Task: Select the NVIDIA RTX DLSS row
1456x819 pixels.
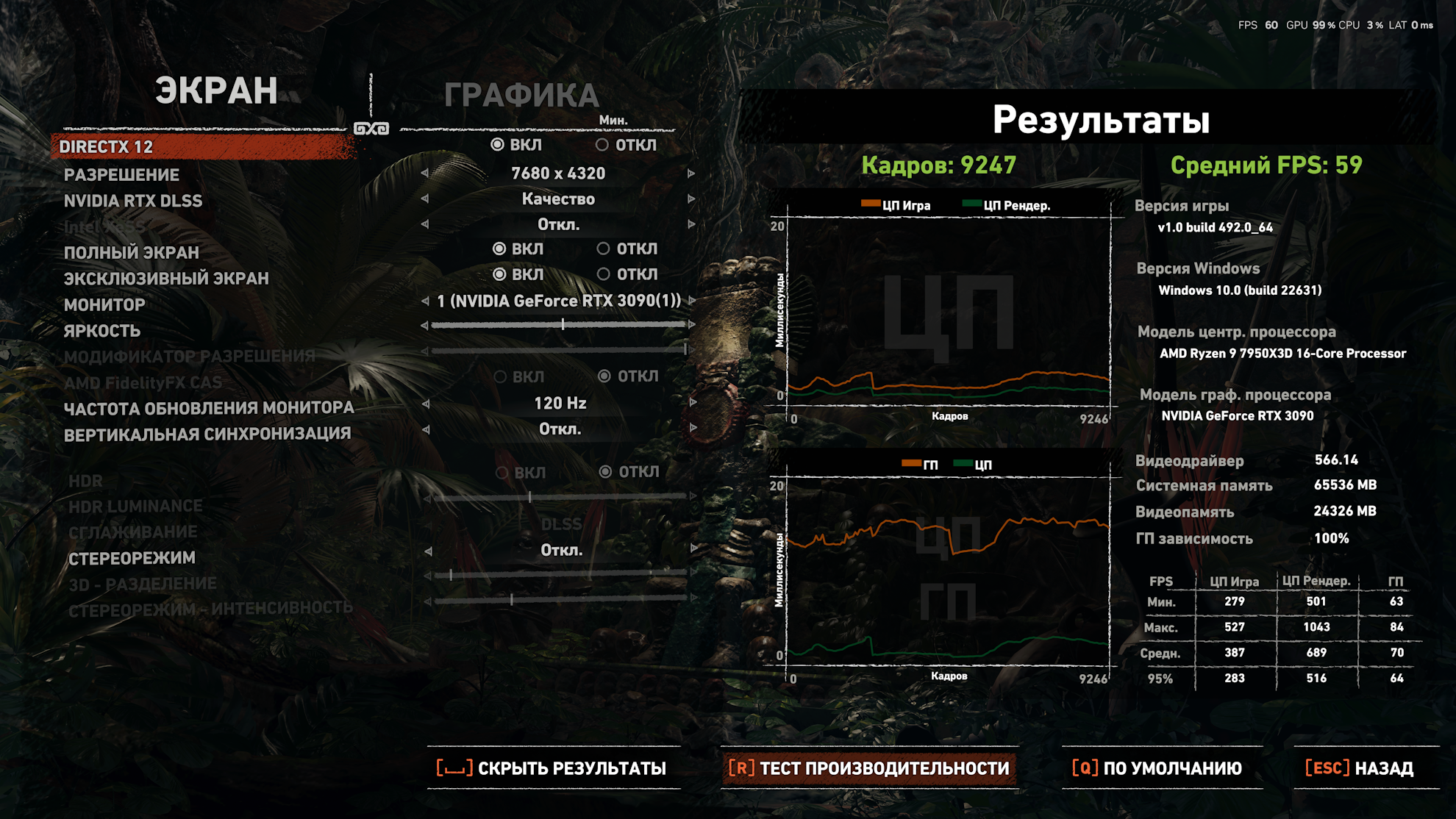Action: [133, 201]
